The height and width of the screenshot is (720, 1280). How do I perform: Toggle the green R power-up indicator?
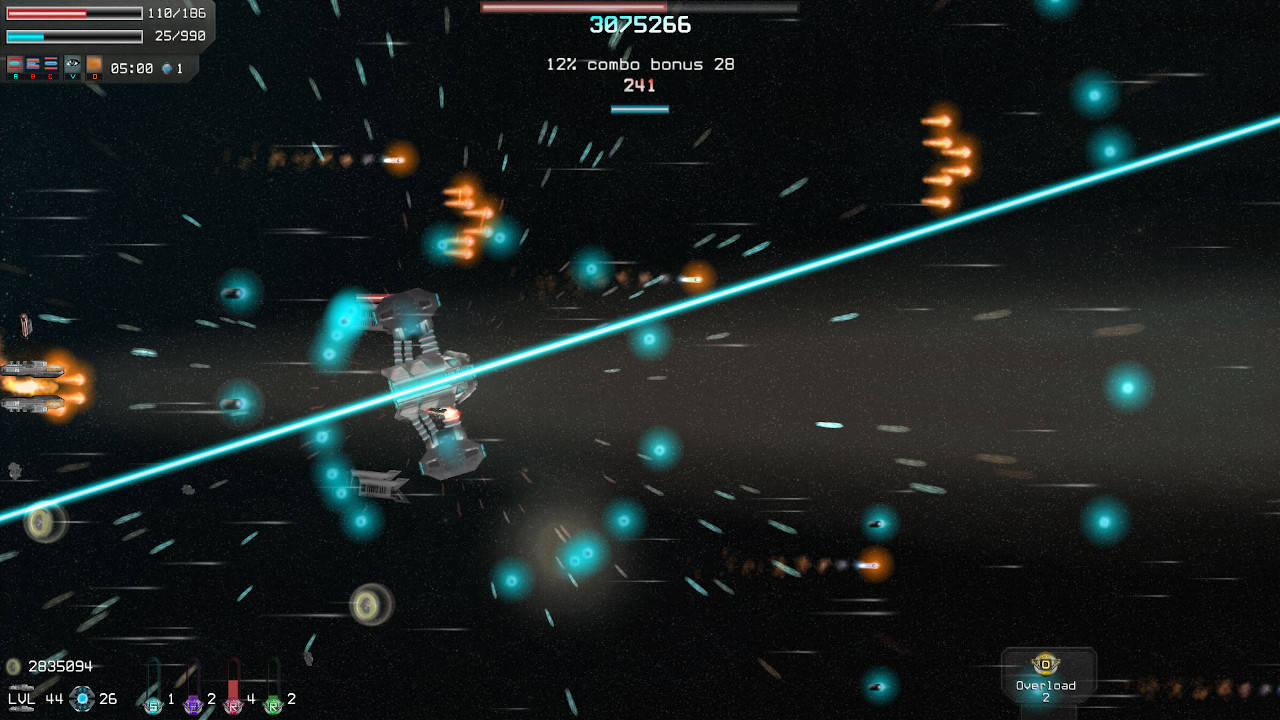275,706
